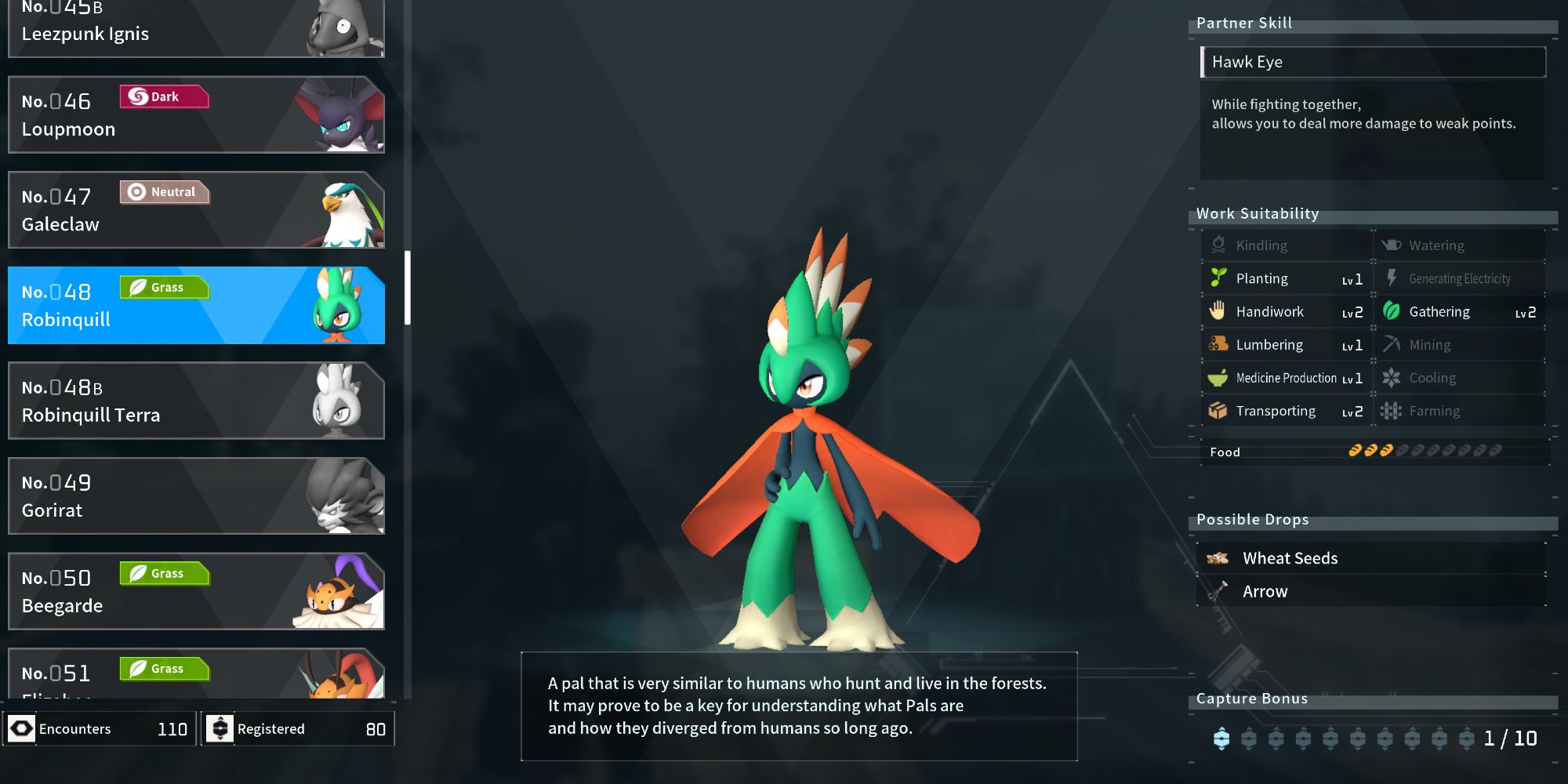Click the Wheat Seeds drop icon
The image size is (1568, 784).
click(x=1216, y=557)
